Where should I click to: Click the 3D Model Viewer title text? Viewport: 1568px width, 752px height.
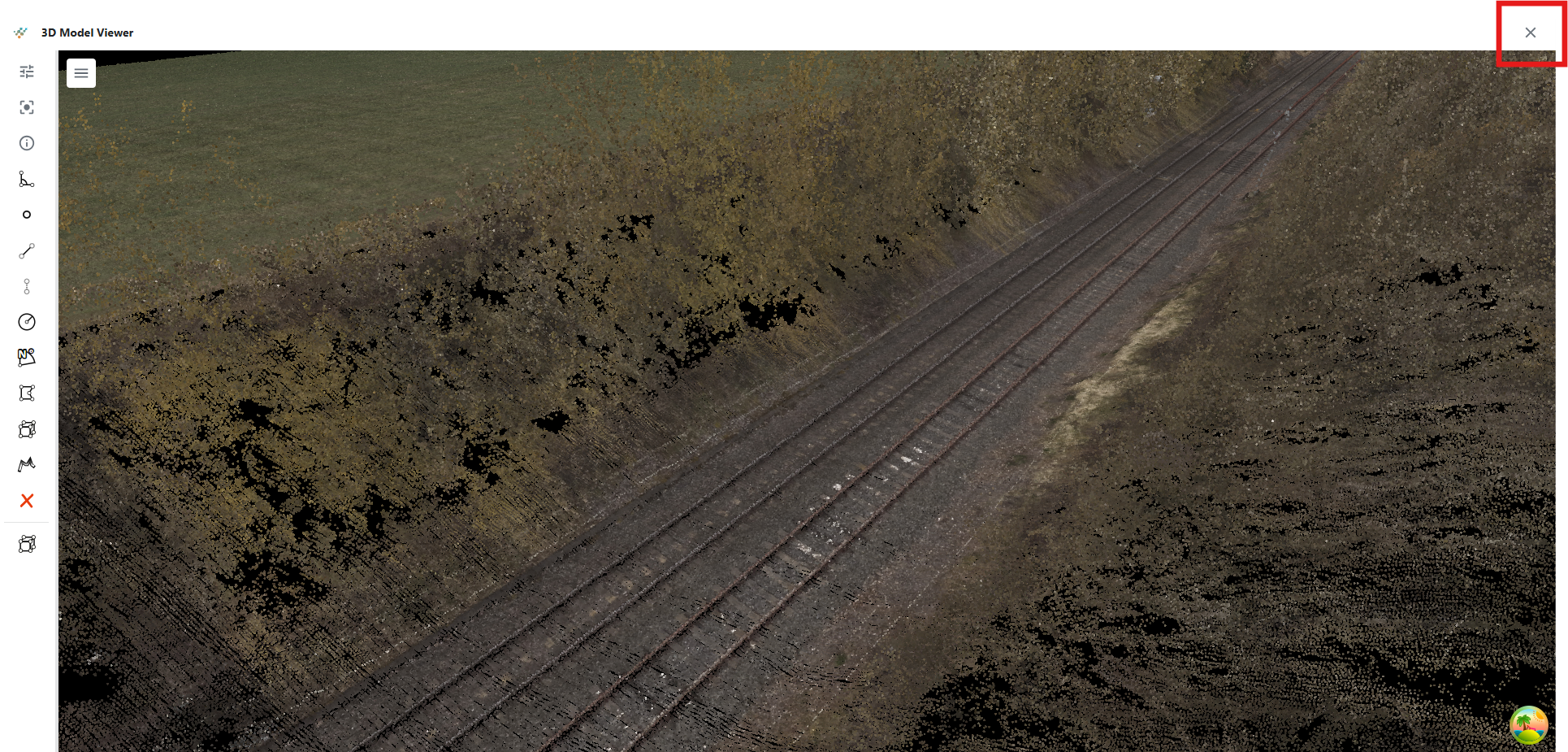pos(87,33)
